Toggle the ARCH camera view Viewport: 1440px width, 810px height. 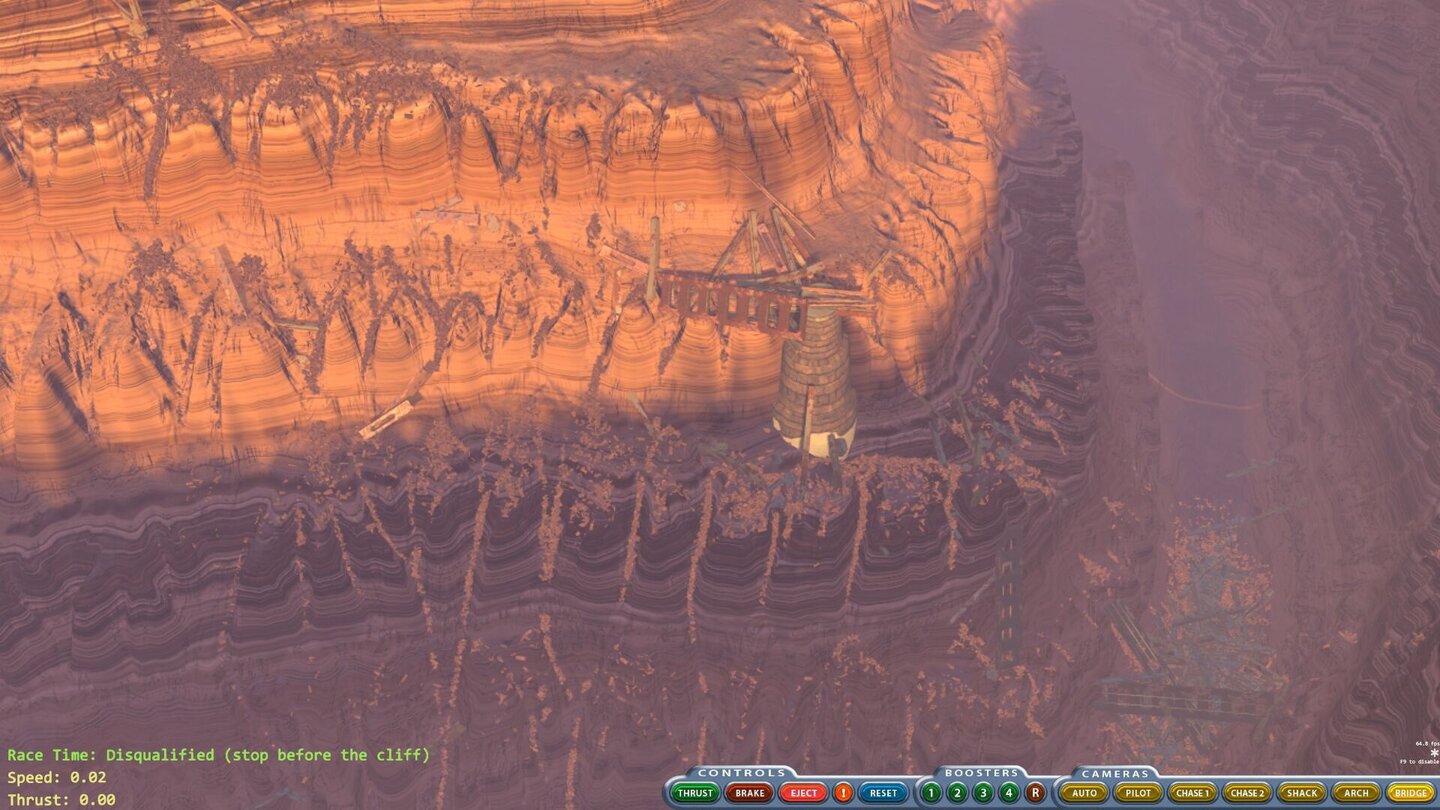(x=1356, y=792)
